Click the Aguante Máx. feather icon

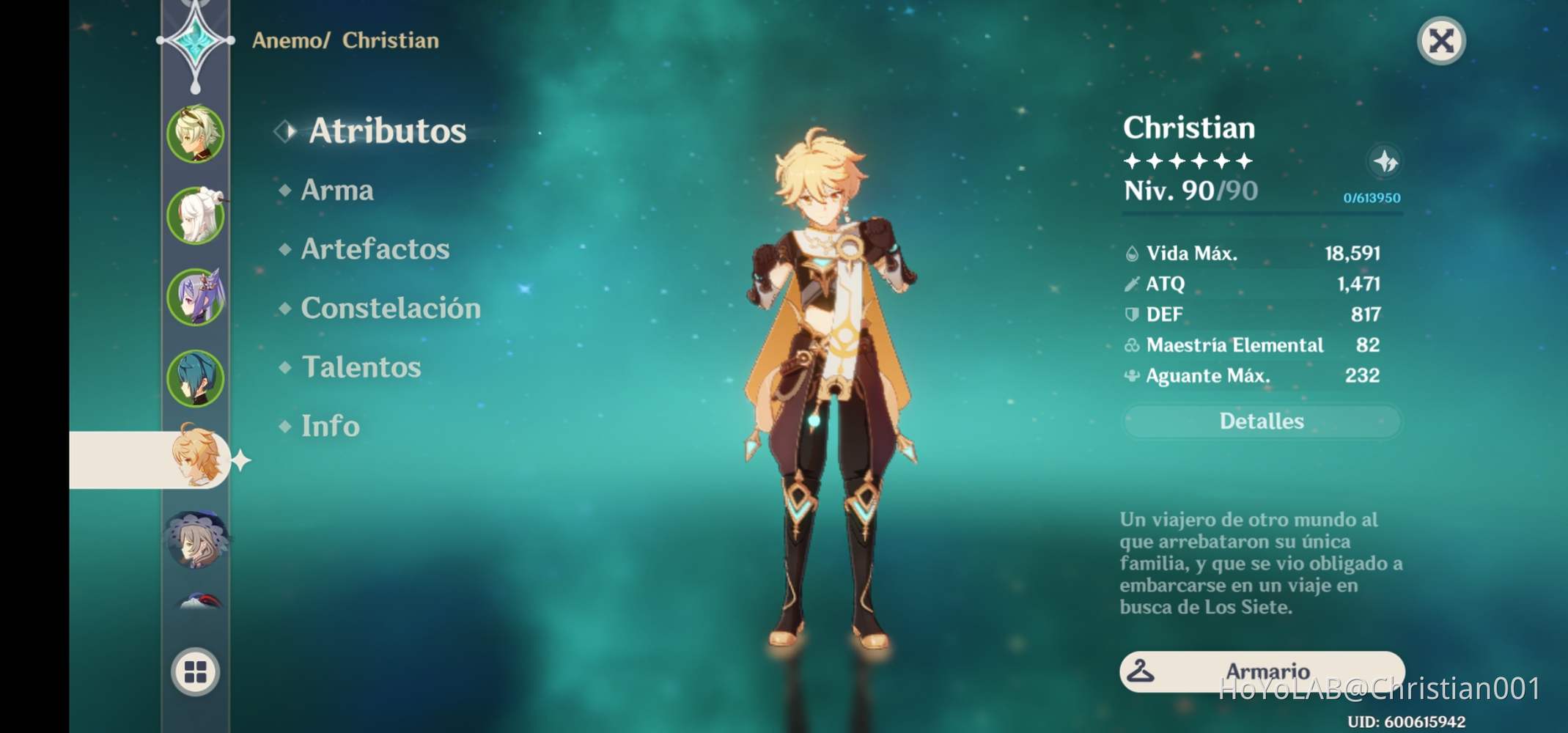click(x=1132, y=375)
